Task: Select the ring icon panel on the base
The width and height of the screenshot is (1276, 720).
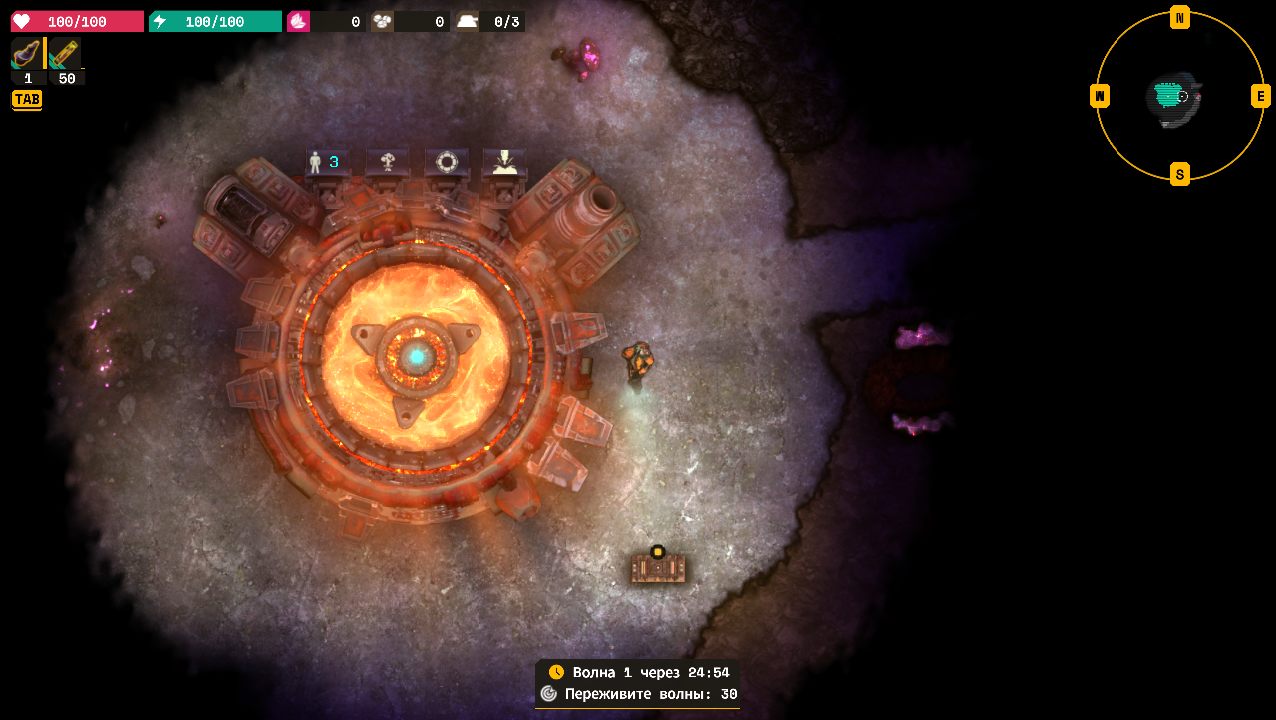Action: tap(446, 162)
